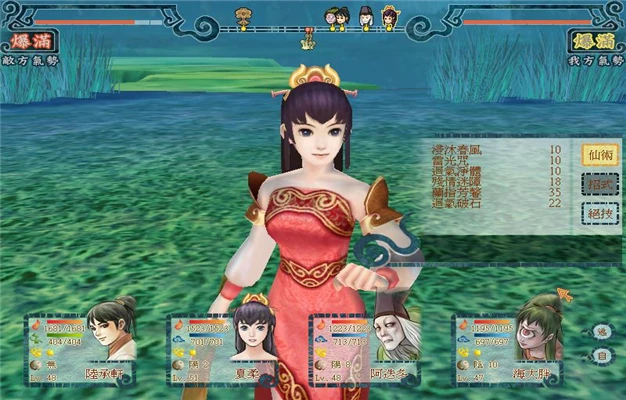626x400 pixels.
Task: Switch to the 仙術 skill tab
Action: [599, 155]
